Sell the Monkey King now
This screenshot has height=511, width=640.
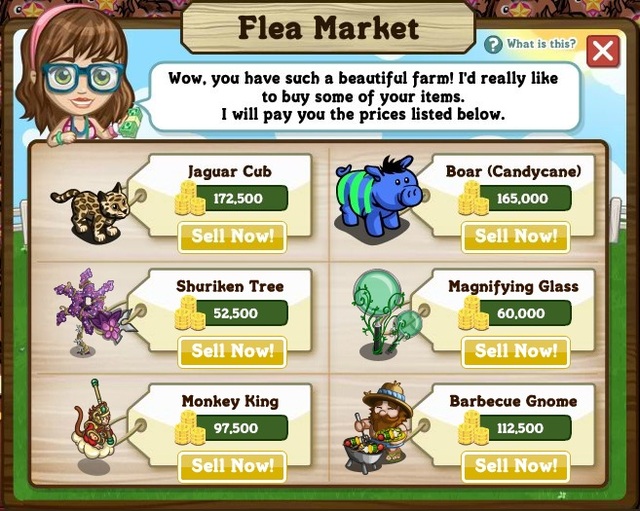pos(232,466)
